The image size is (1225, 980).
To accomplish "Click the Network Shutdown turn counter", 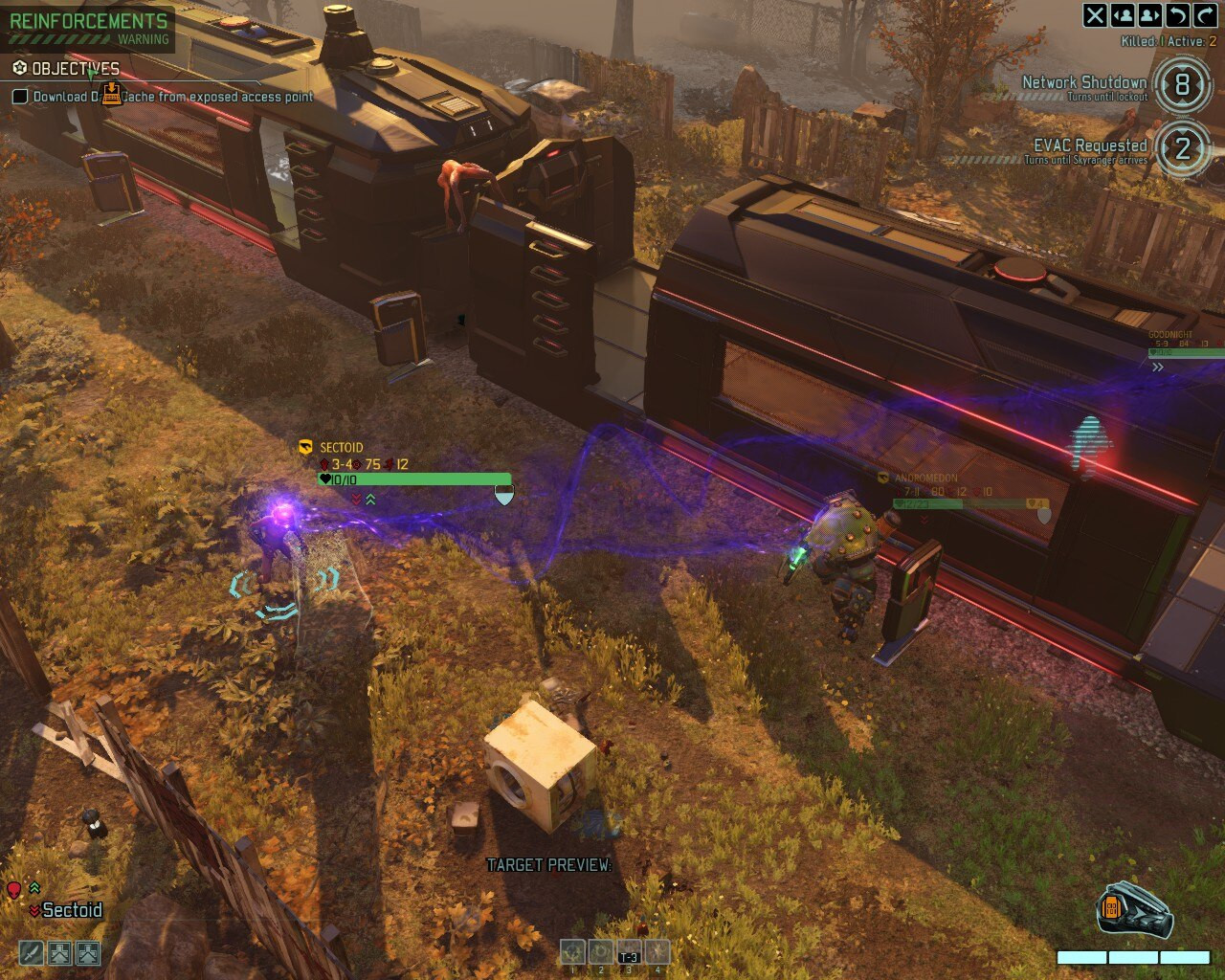I will click(1183, 85).
